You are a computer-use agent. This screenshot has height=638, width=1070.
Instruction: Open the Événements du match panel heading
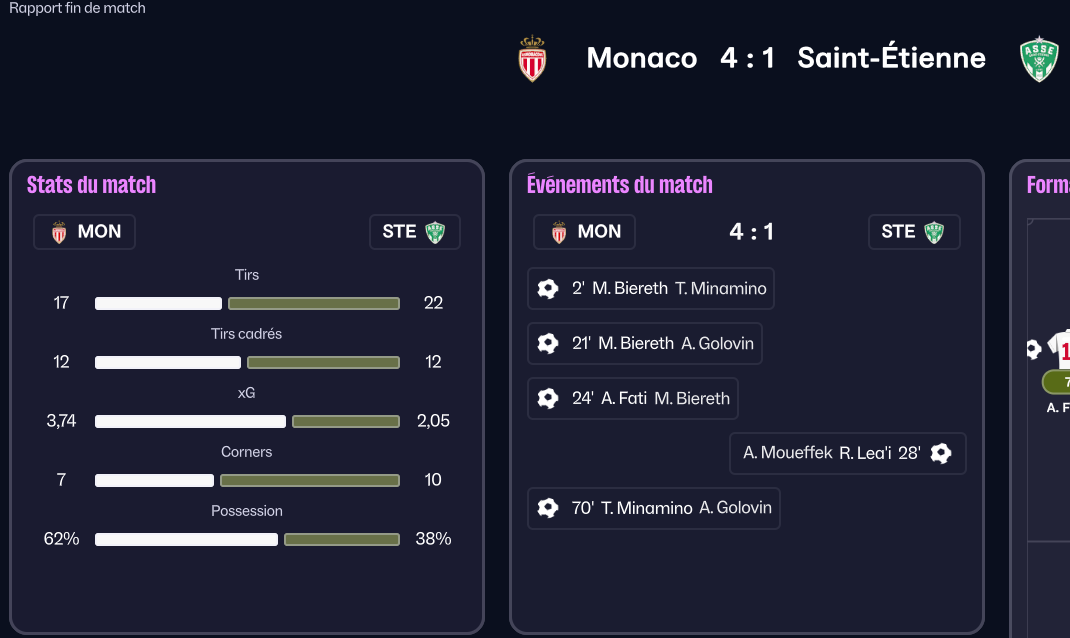[x=619, y=185]
